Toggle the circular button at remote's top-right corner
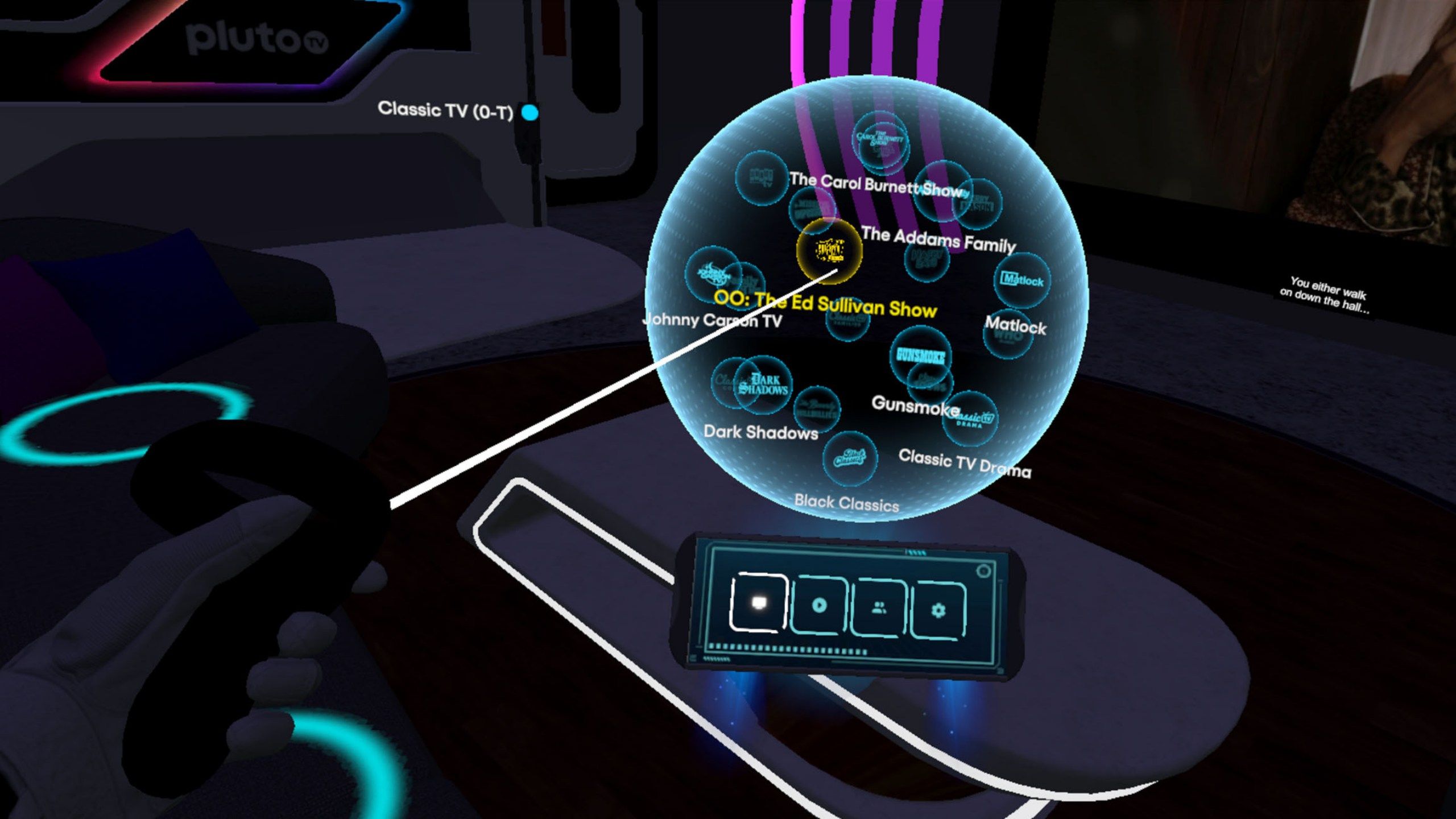Image resolution: width=1456 pixels, height=819 pixels. 983,571
